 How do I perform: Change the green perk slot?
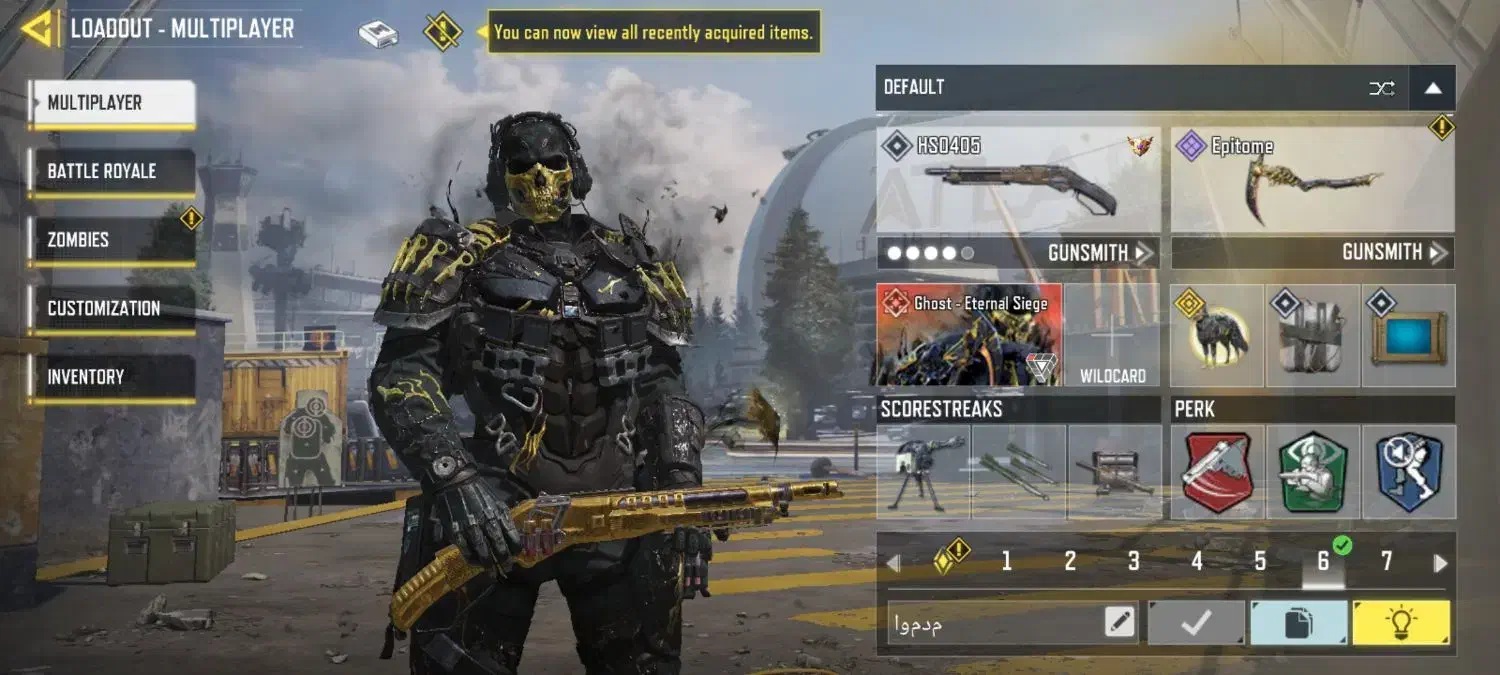1312,472
